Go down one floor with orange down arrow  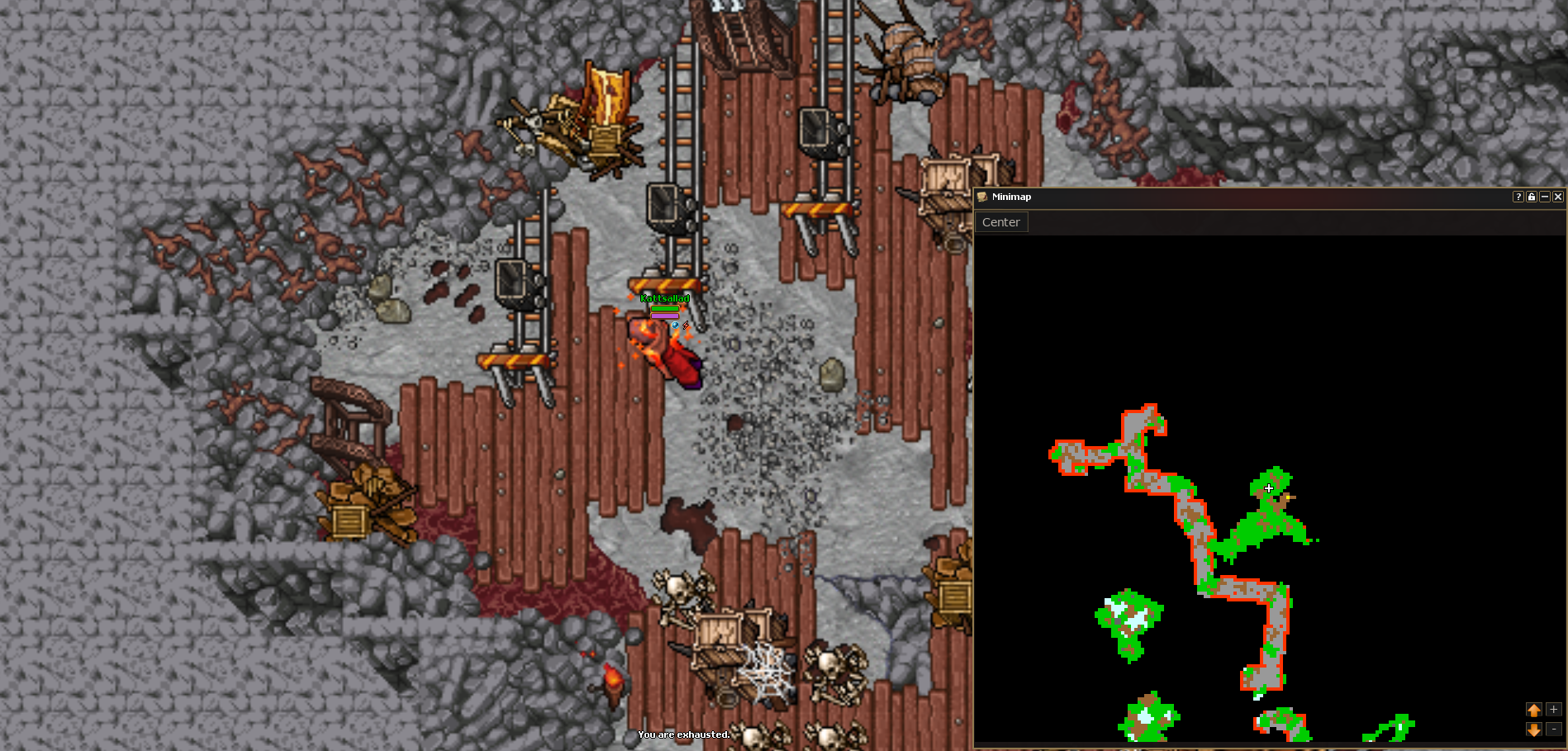[1534, 730]
